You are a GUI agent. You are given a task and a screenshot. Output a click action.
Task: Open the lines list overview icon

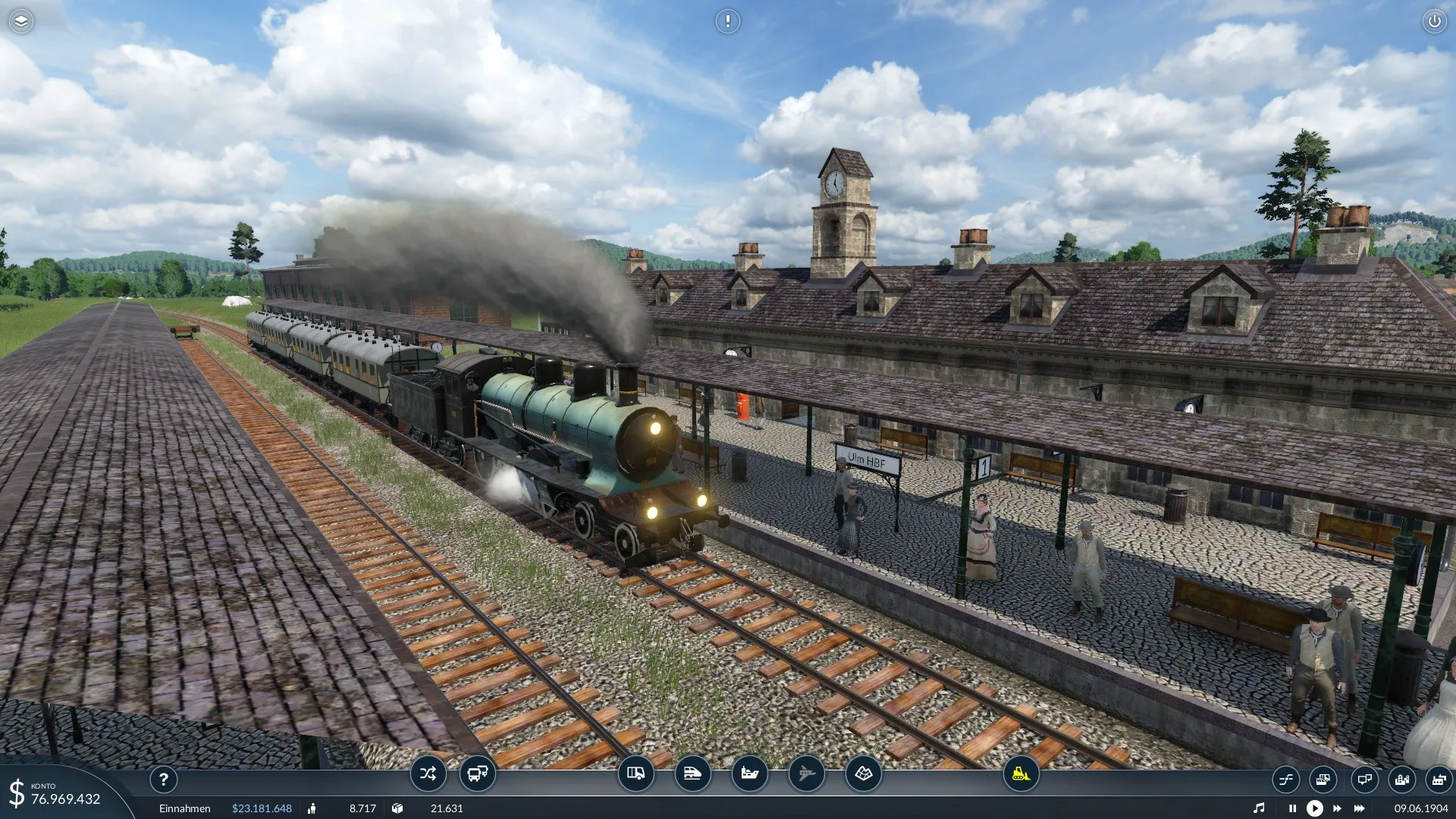coord(1286,780)
